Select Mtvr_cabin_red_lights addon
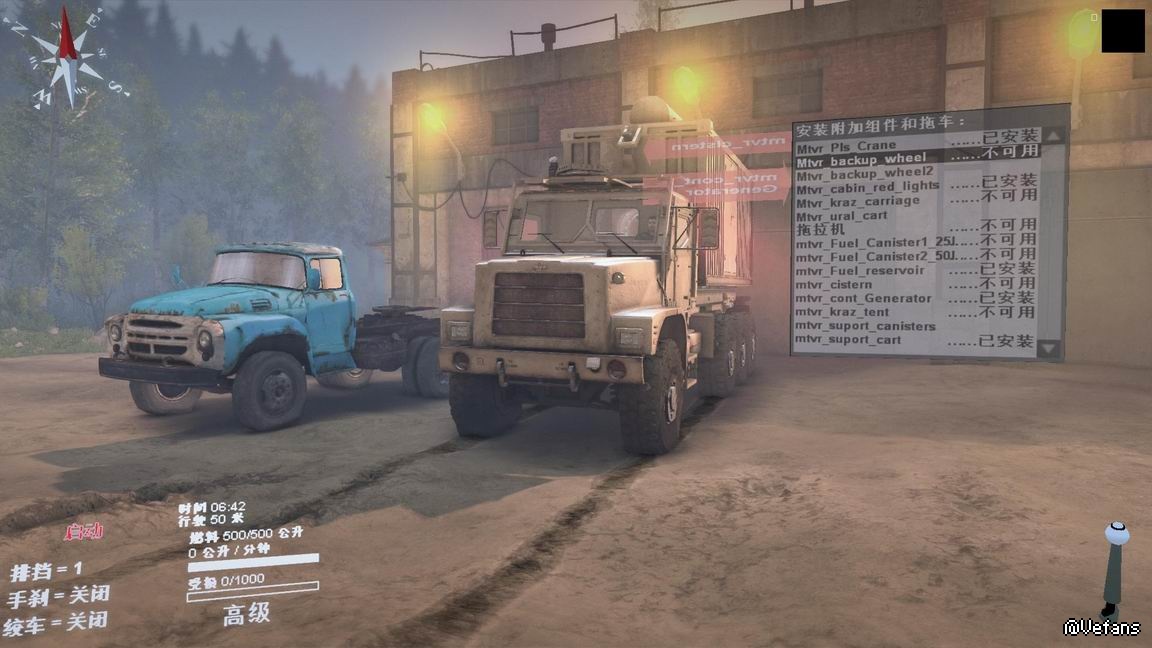 click(x=915, y=186)
